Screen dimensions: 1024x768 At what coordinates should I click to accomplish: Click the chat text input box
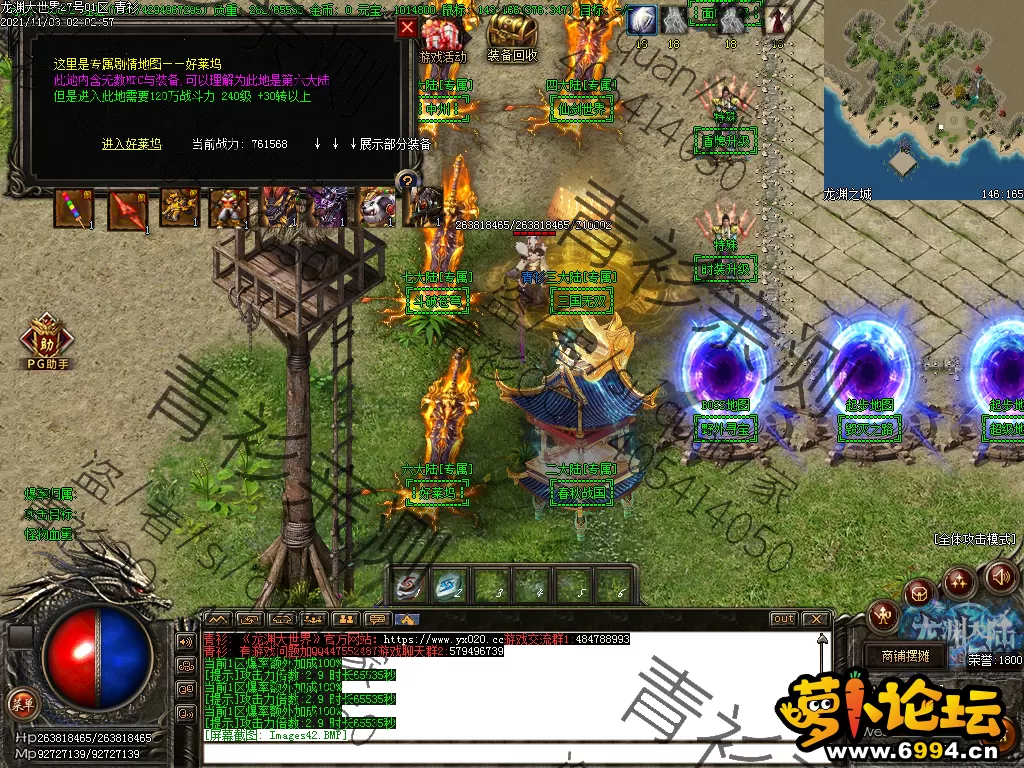pyautogui.click(x=500, y=750)
